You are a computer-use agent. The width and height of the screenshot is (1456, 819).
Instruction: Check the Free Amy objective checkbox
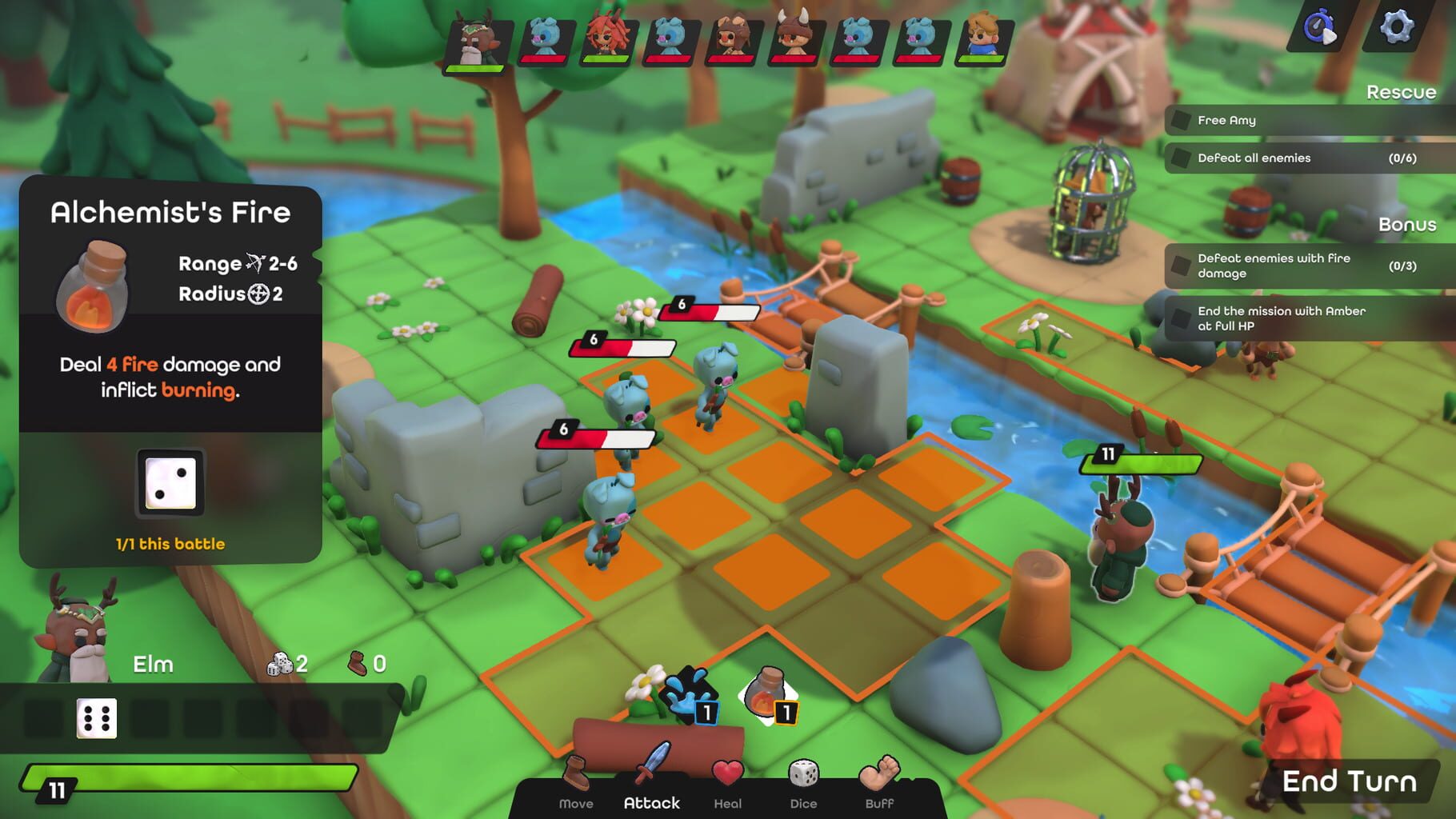pyautogui.click(x=1182, y=120)
